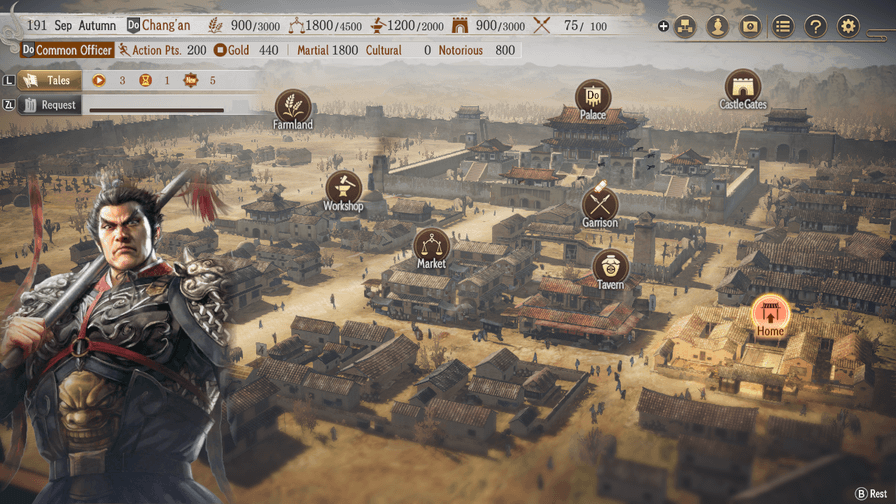
Task: Visit the Tavern
Action: (x=610, y=266)
